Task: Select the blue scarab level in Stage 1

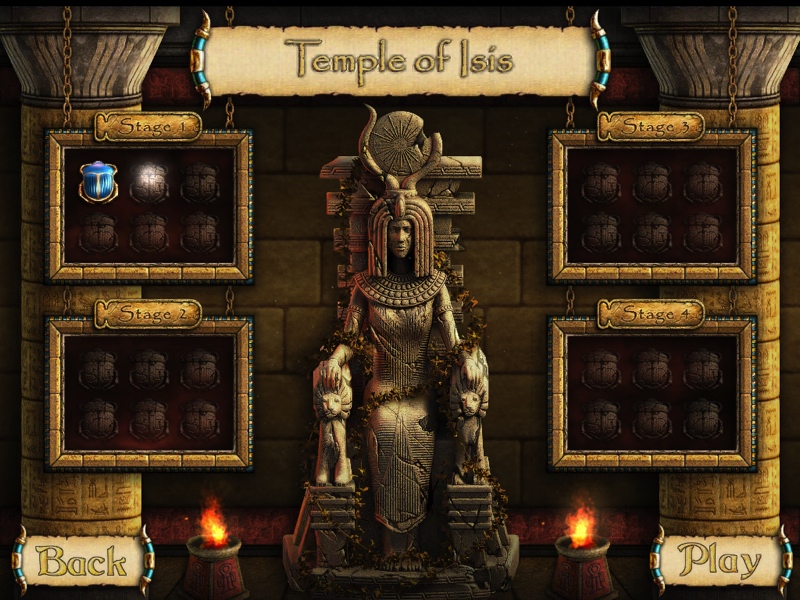Action: pyautogui.click(x=98, y=182)
